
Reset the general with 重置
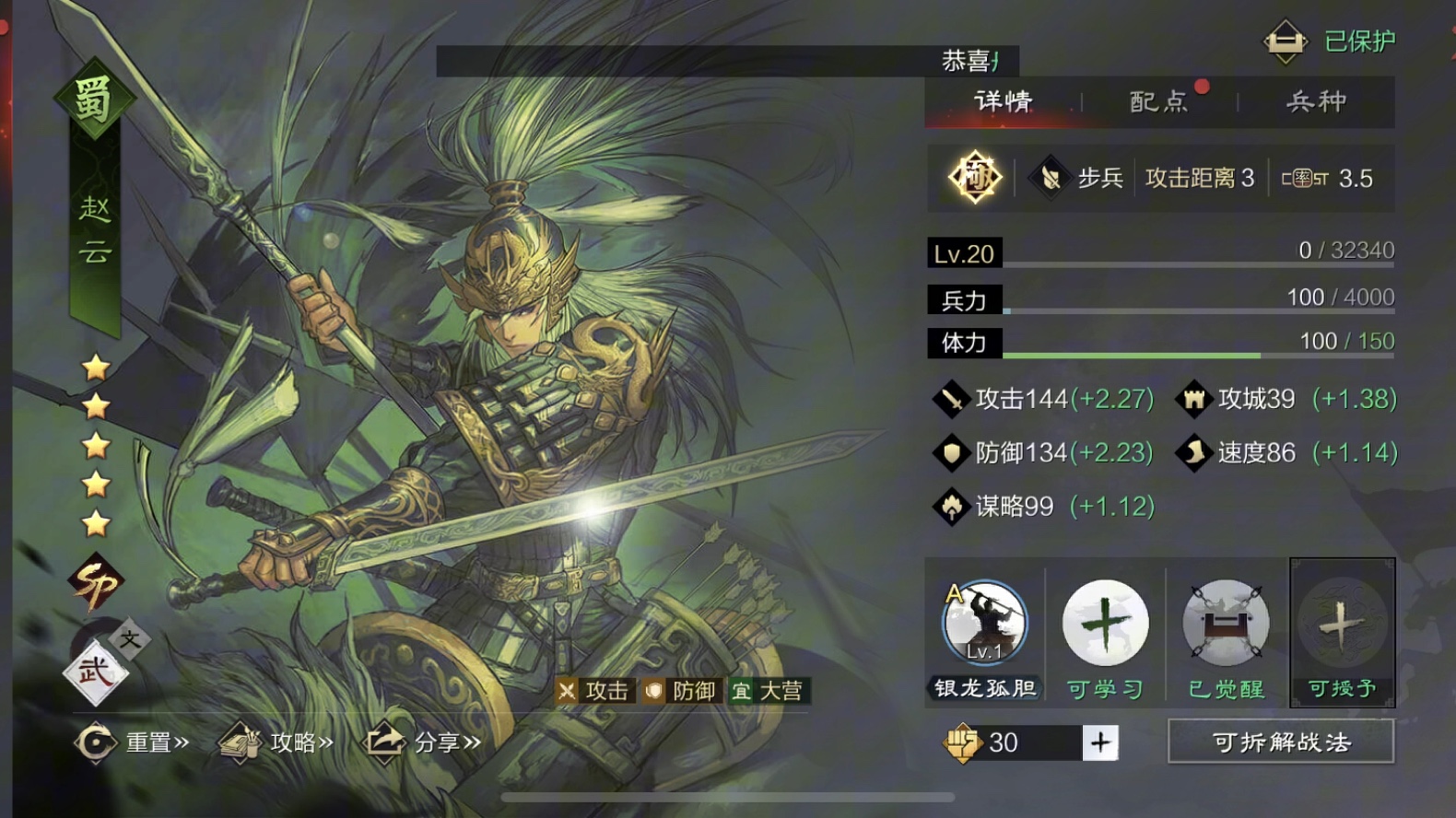(x=132, y=742)
